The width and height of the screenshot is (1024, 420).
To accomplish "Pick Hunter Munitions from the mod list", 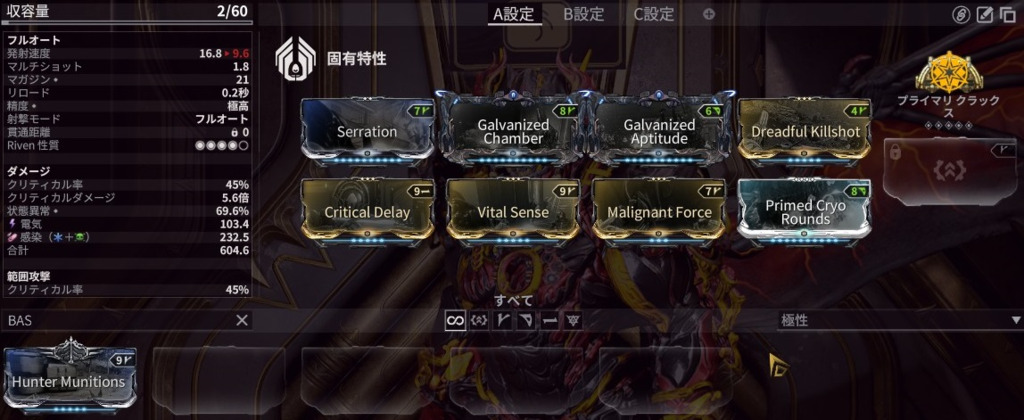I will (x=69, y=380).
